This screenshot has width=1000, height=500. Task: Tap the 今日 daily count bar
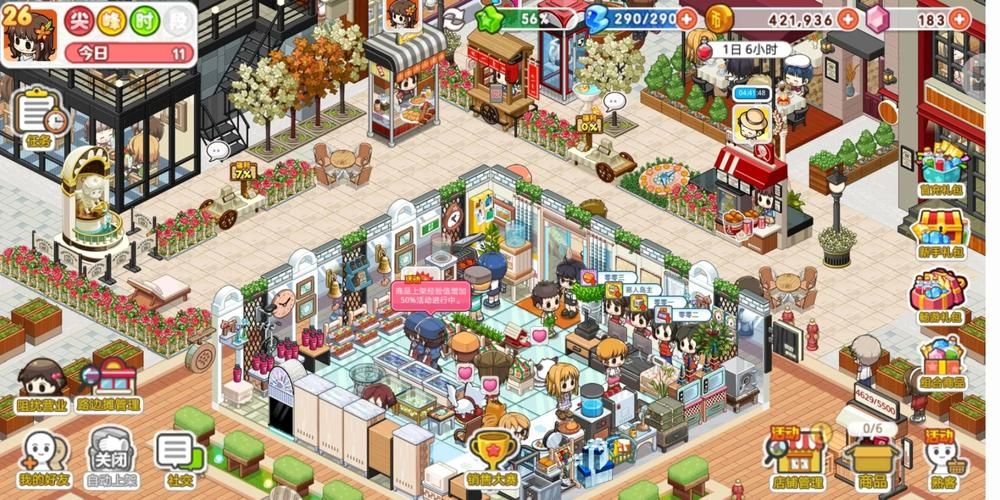[x=130, y=53]
